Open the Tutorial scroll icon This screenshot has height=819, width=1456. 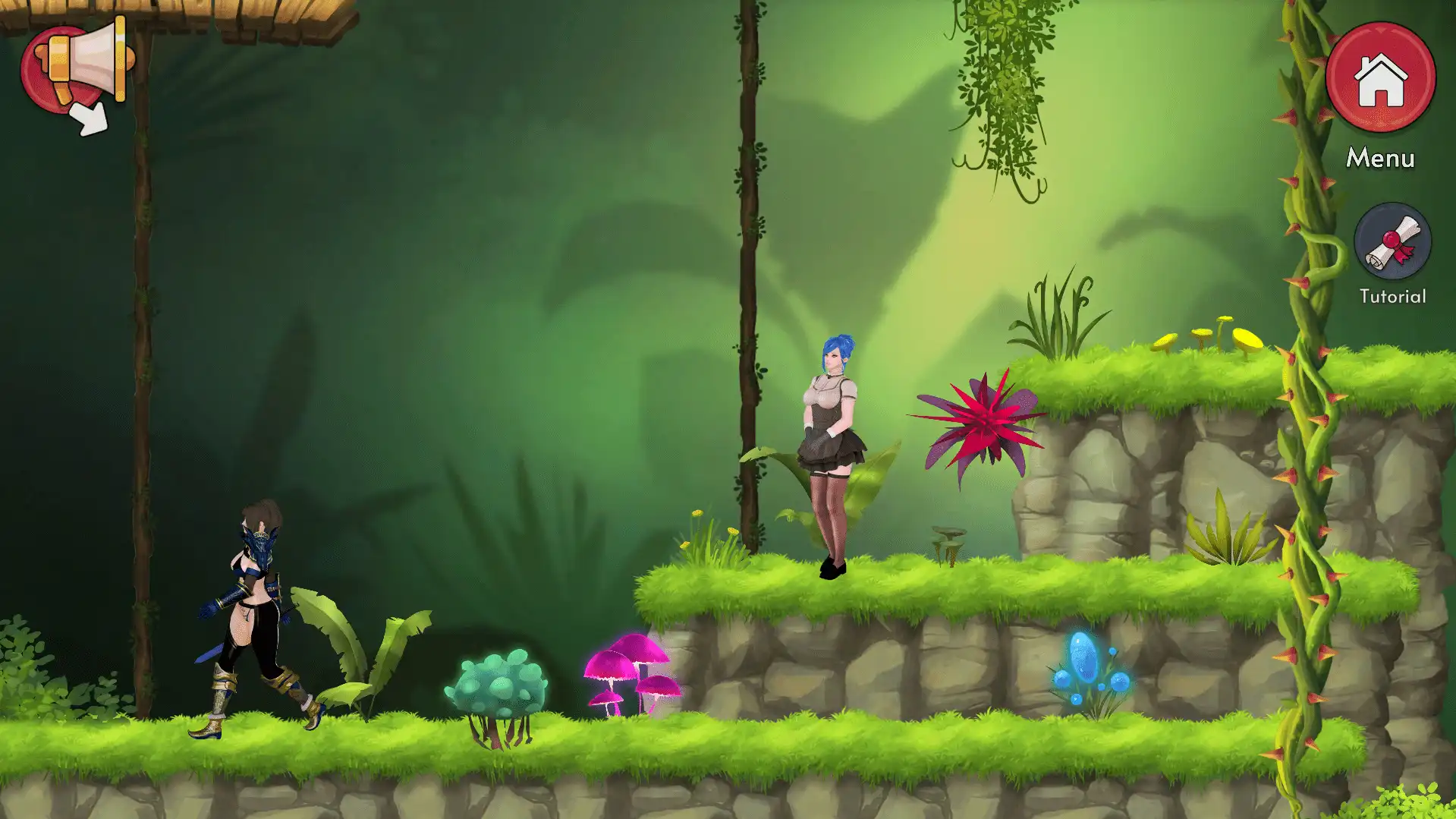point(1392,242)
